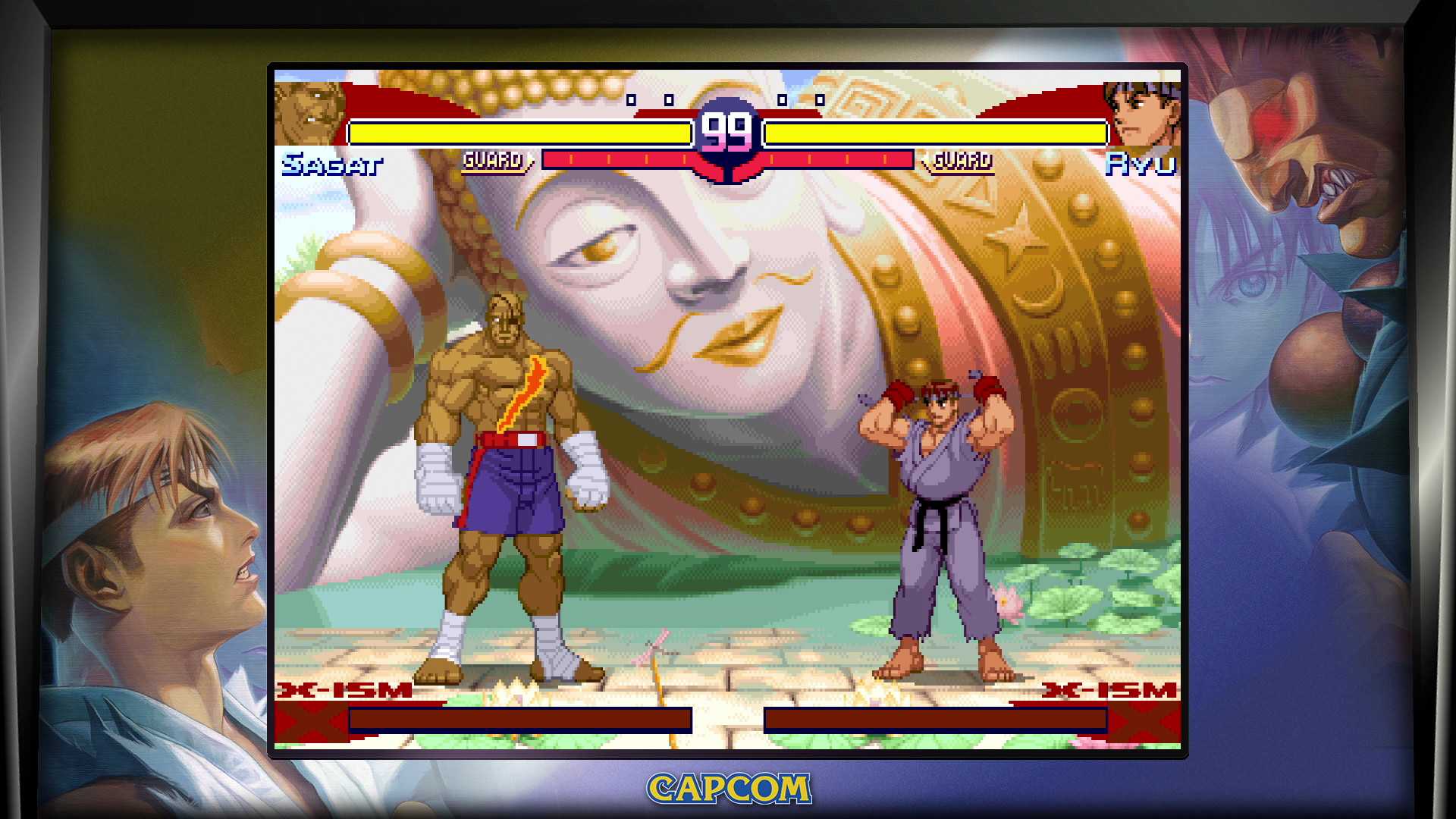Click Sagat's yellow health bar
Screen dimensions: 1456x819
click(x=518, y=132)
